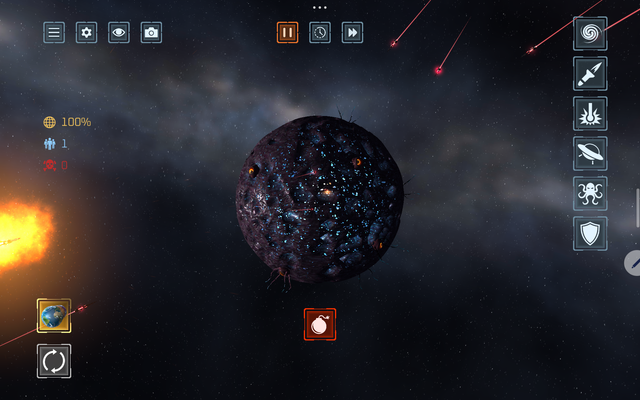Activate the shield defense category
The width and height of the screenshot is (640, 400).
point(590,233)
